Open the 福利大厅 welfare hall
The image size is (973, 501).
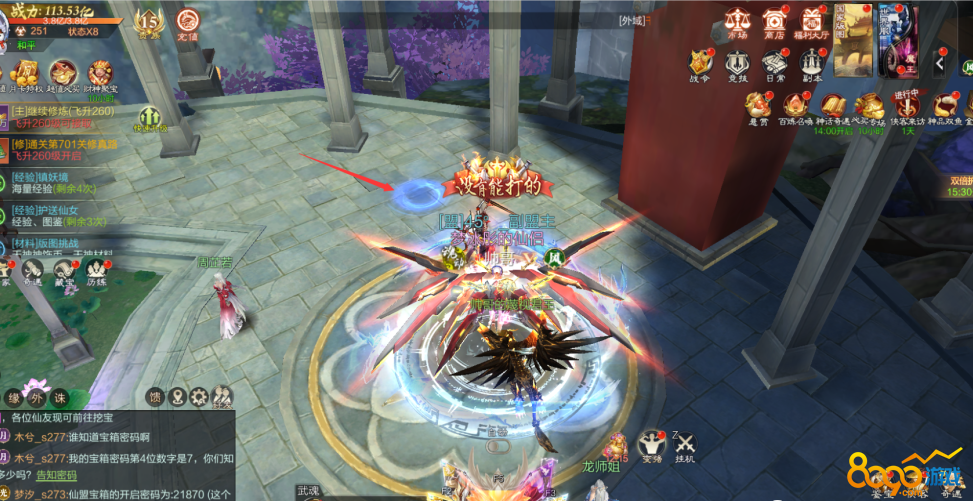(x=811, y=22)
